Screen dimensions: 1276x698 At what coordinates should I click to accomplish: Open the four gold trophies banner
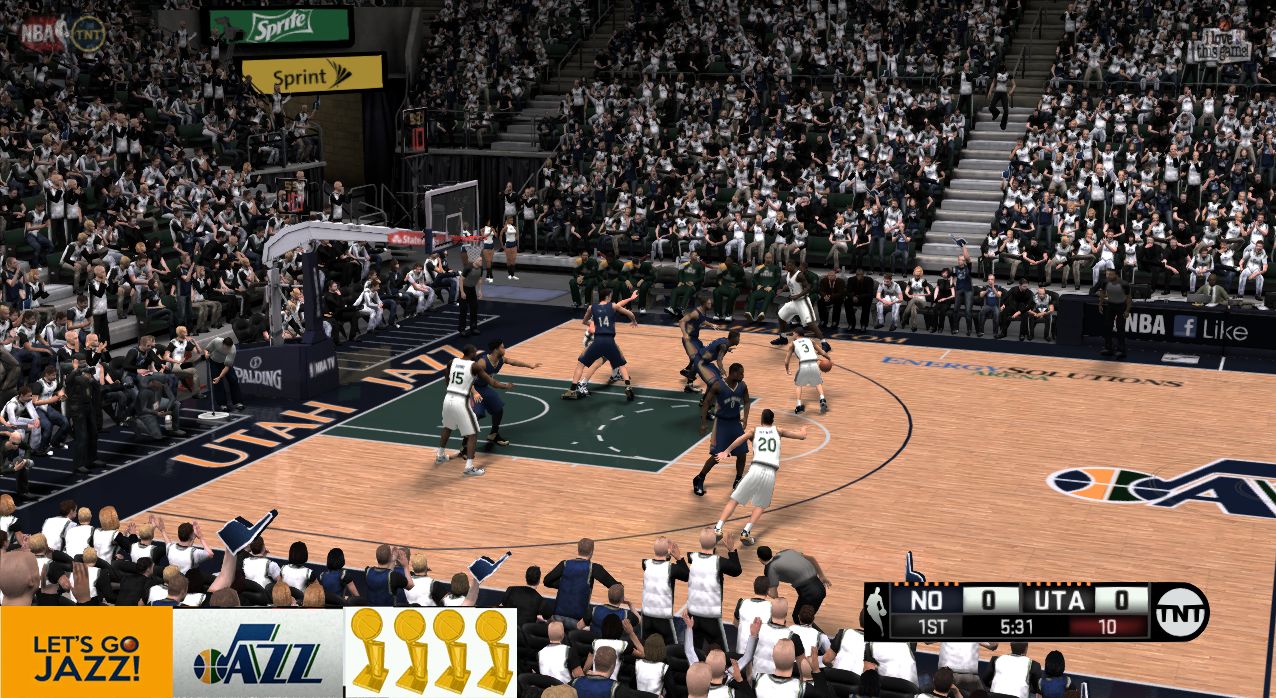tap(430, 652)
